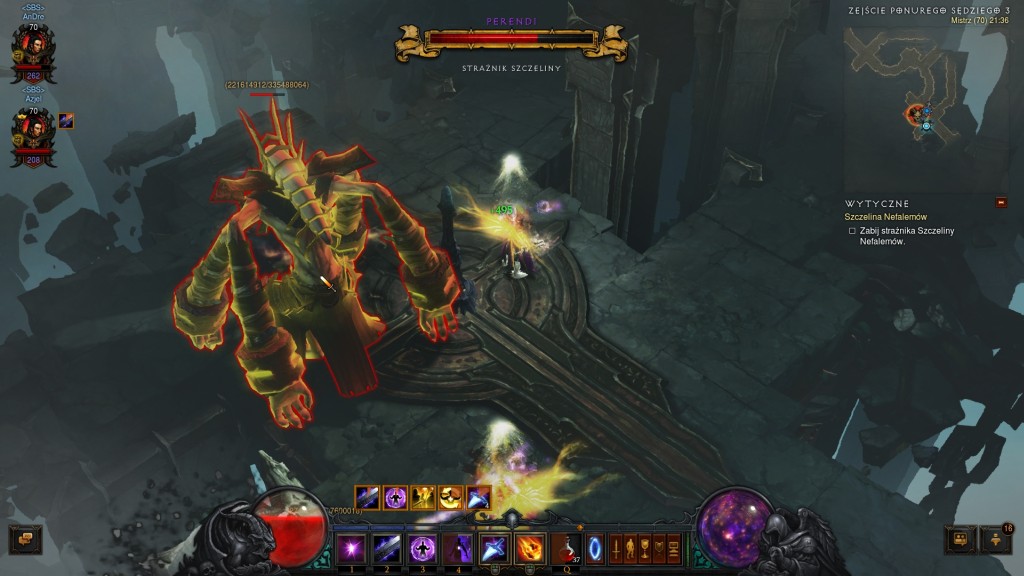
Task: Open the game menu computer icon
Action: (674, 549)
